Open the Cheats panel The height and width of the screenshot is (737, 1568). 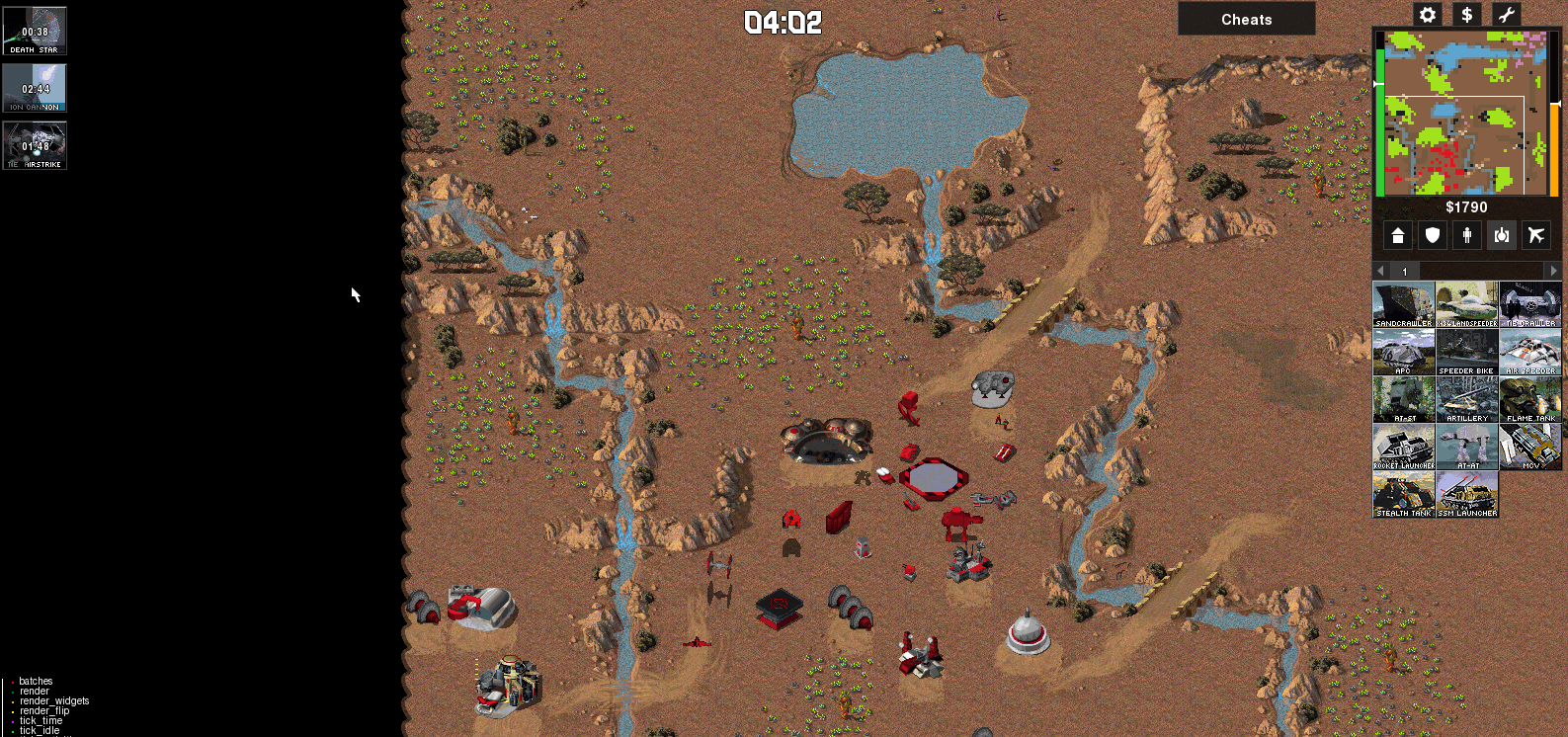pos(1246,19)
